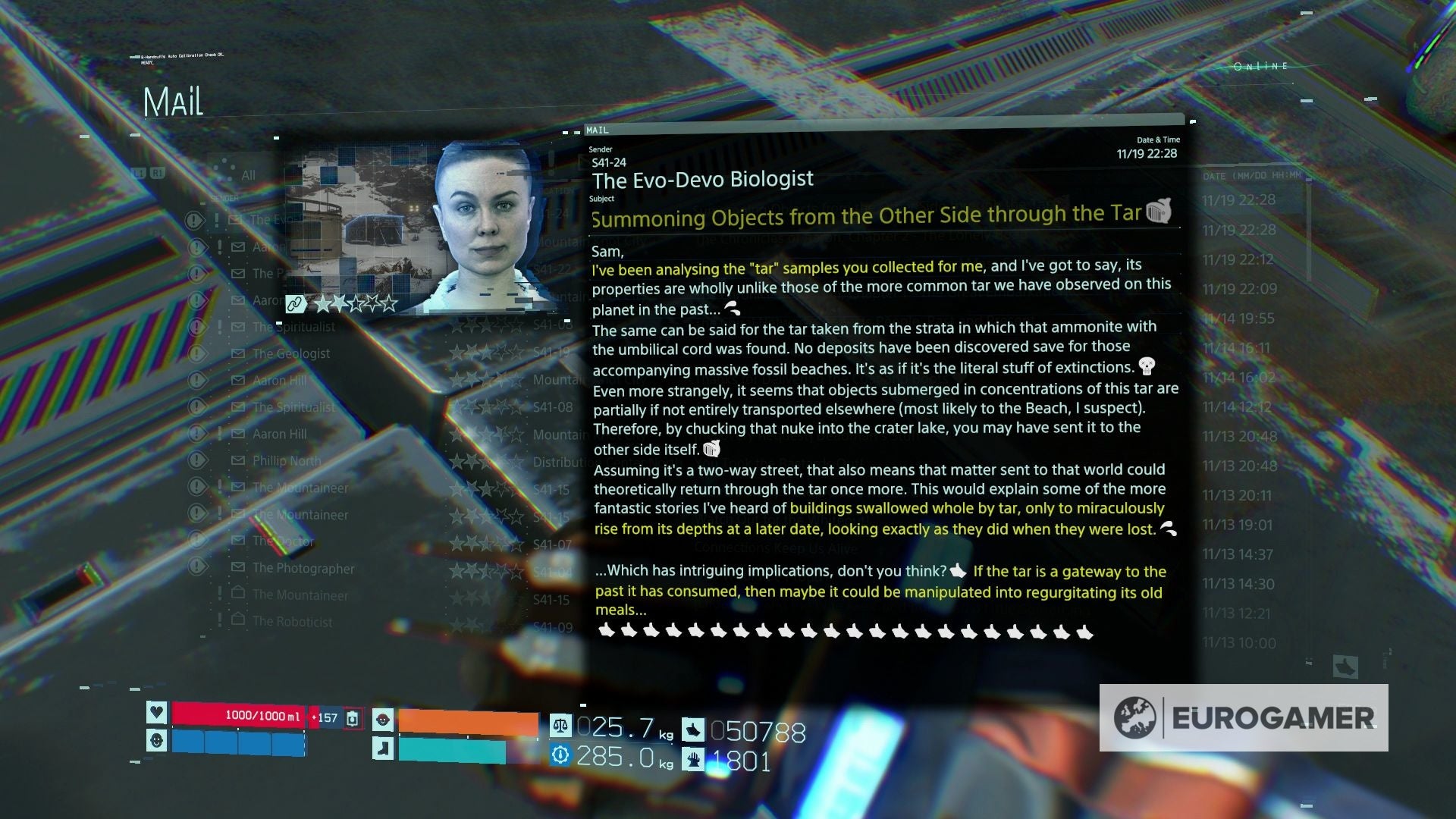Select the BB pod icon above the orange bar
The height and width of the screenshot is (819, 1456).
pyautogui.click(x=384, y=718)
